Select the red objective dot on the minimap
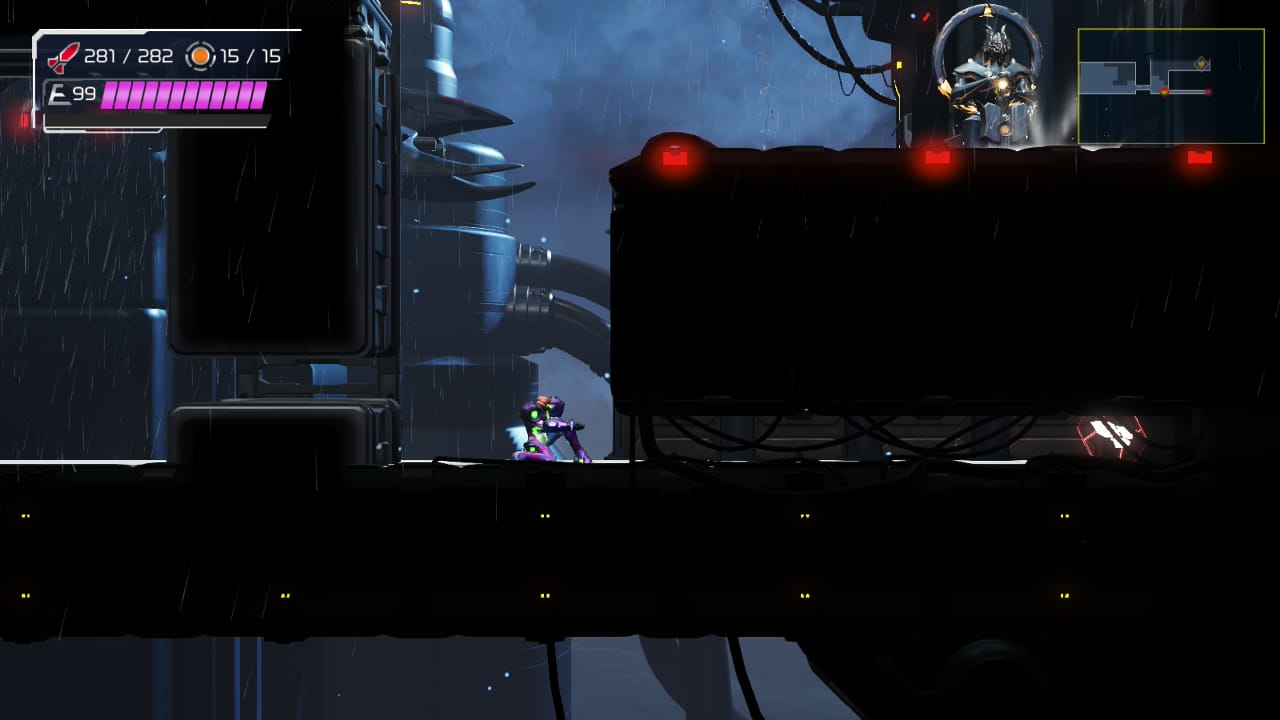1280x720 pixels. pos(1210,92)
